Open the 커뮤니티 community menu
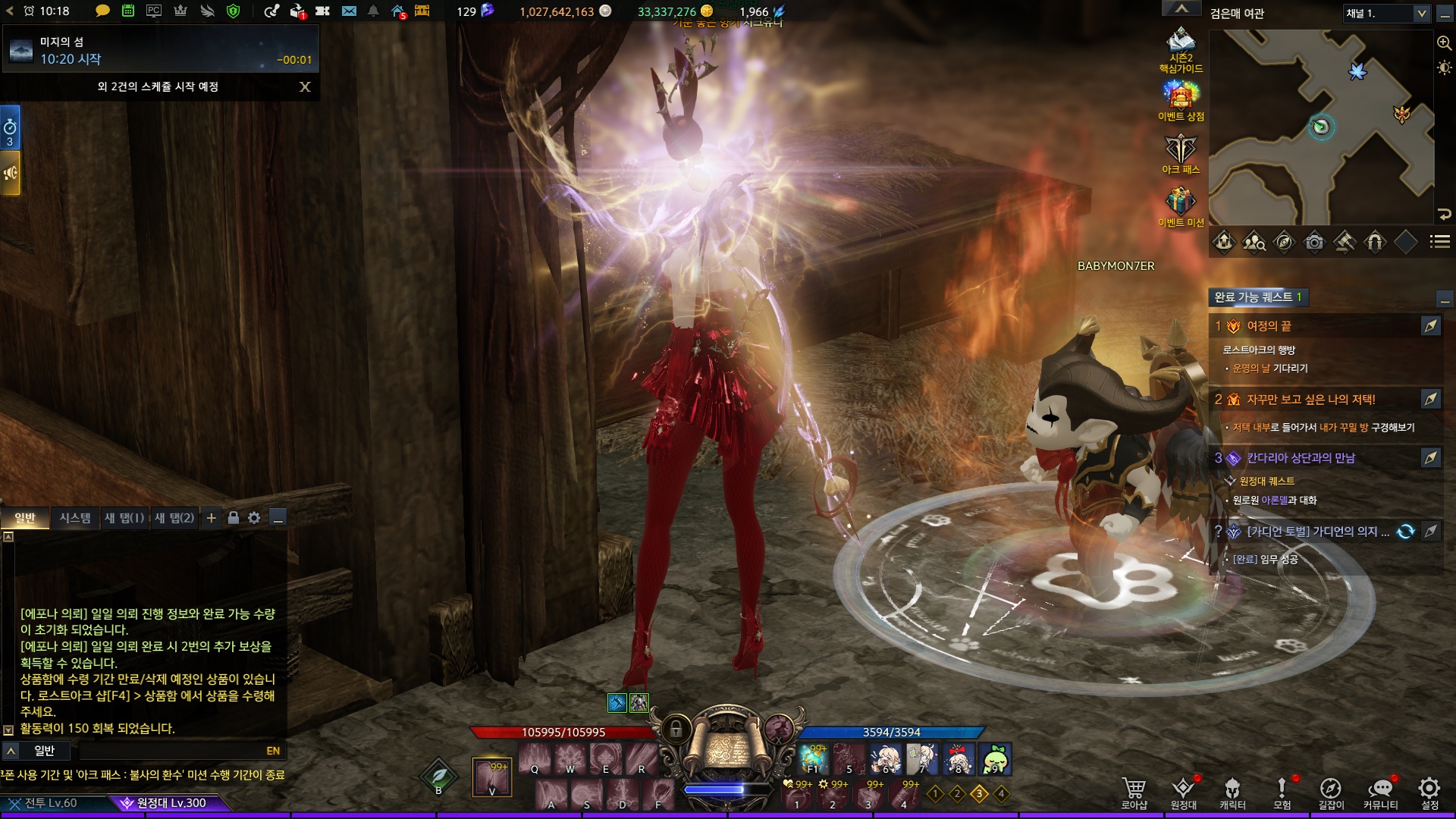This screenshot has width=1456, height=819. click(x=1380, y=792)
